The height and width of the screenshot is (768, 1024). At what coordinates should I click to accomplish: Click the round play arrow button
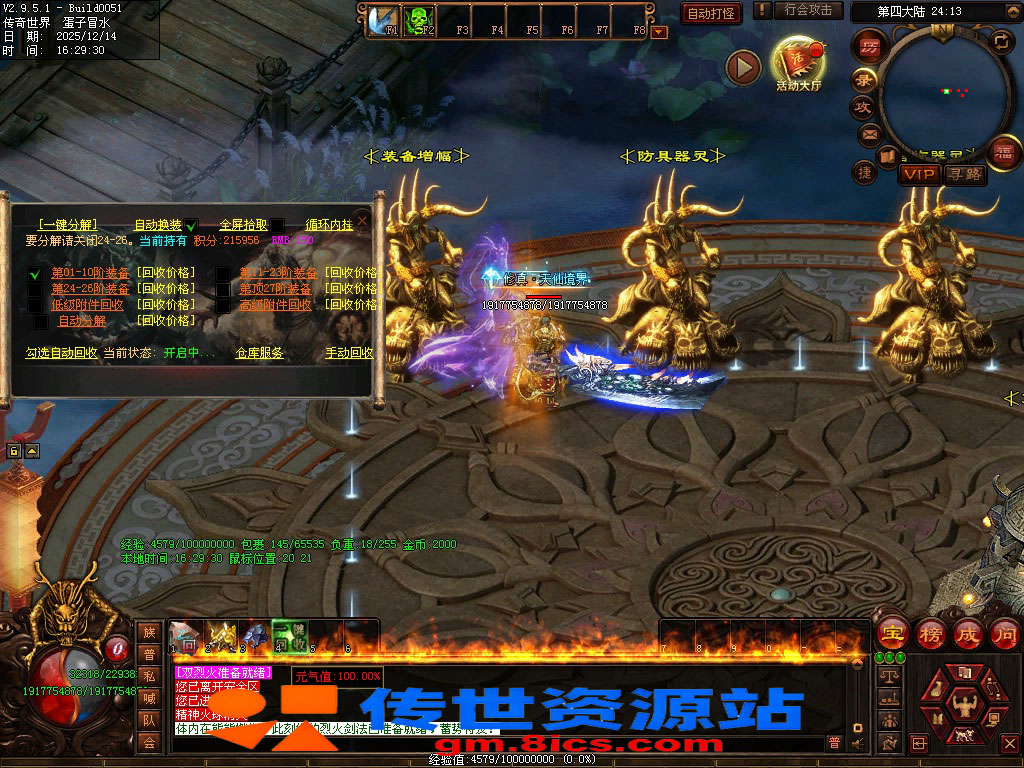pos(743,67)
